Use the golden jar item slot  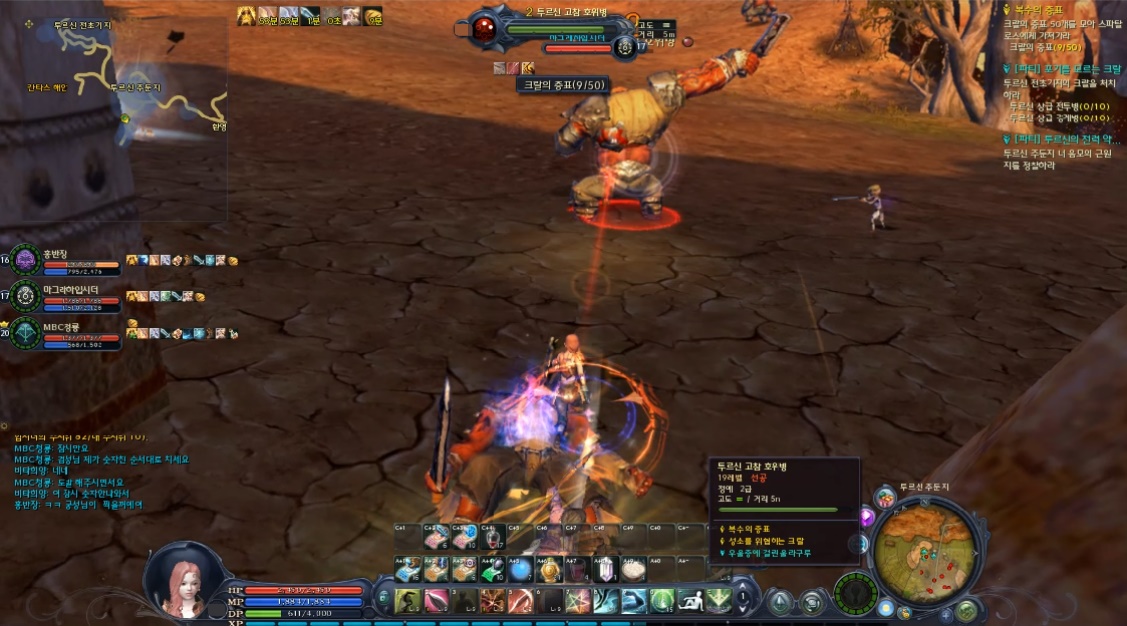pos(549,571)
